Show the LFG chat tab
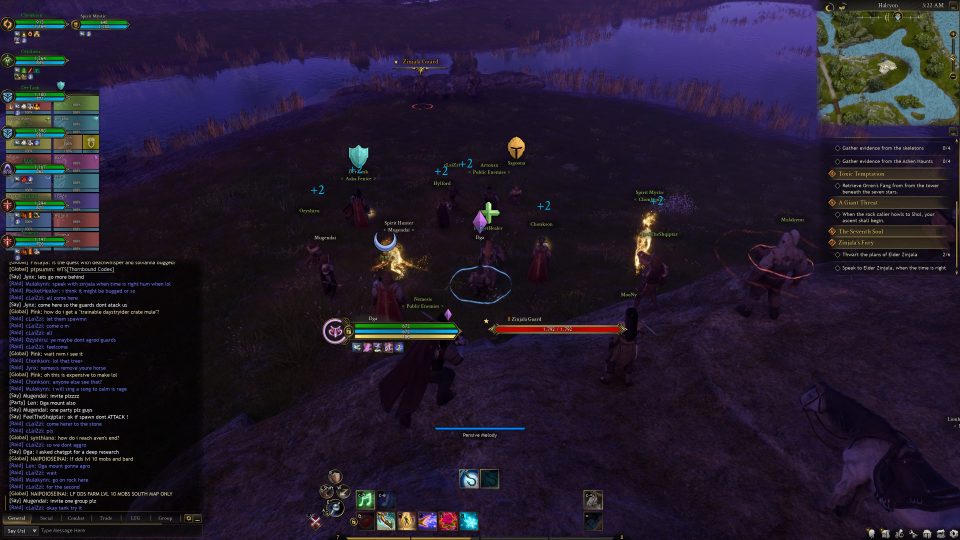 tap(135, 518)
